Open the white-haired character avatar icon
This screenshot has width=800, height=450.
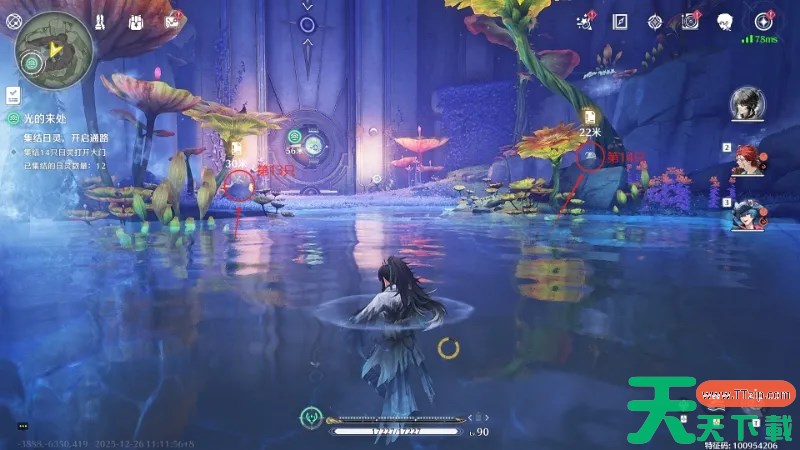pos(725,21)
